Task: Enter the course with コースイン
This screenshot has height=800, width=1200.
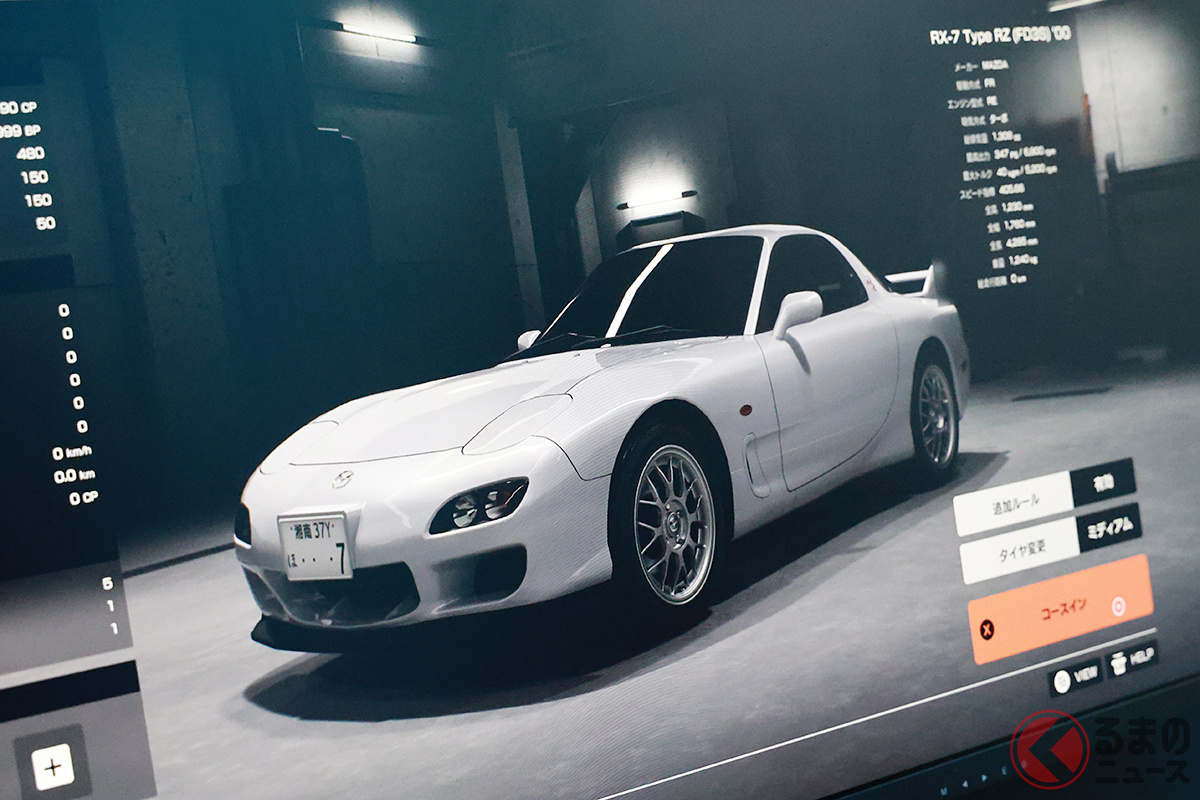Action: coord(1060,609)
